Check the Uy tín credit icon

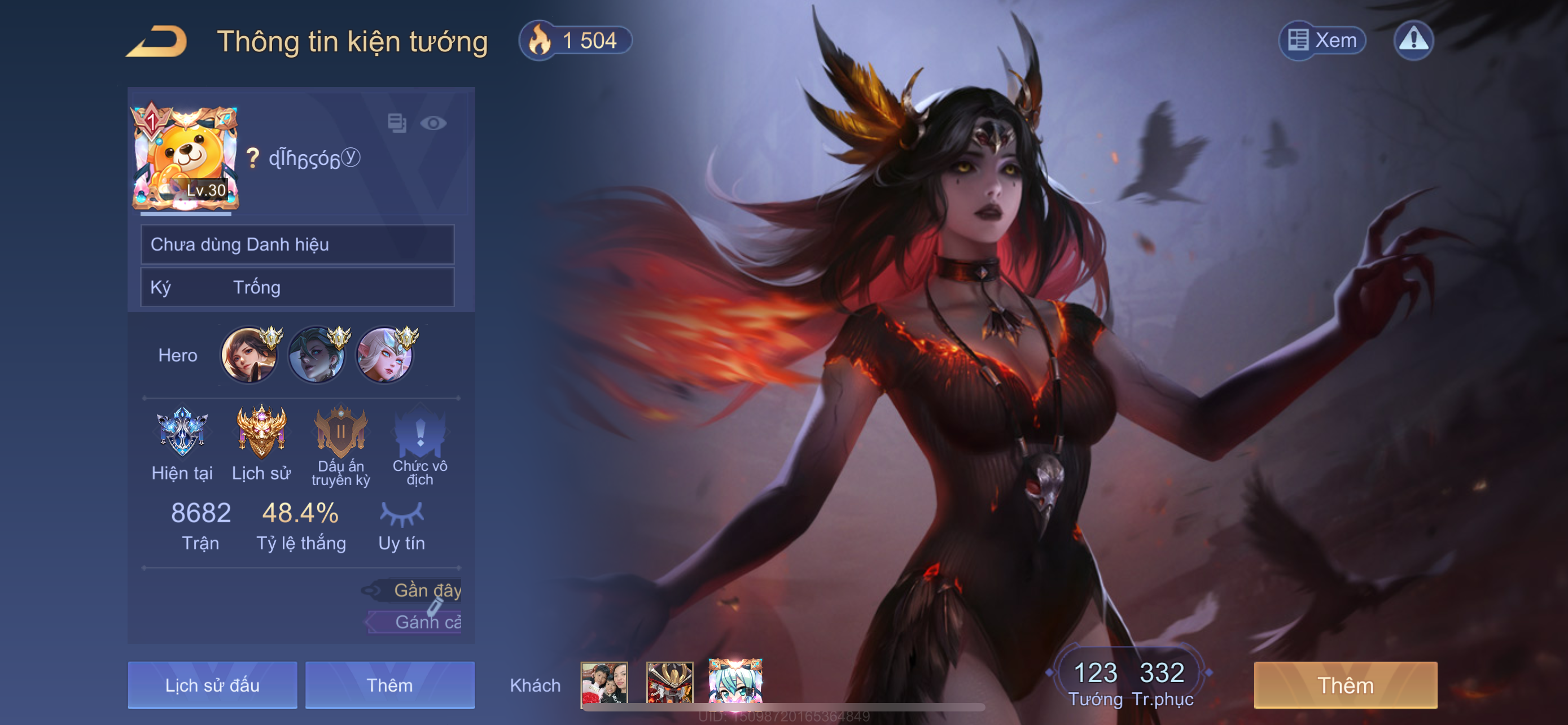point(402,514)
